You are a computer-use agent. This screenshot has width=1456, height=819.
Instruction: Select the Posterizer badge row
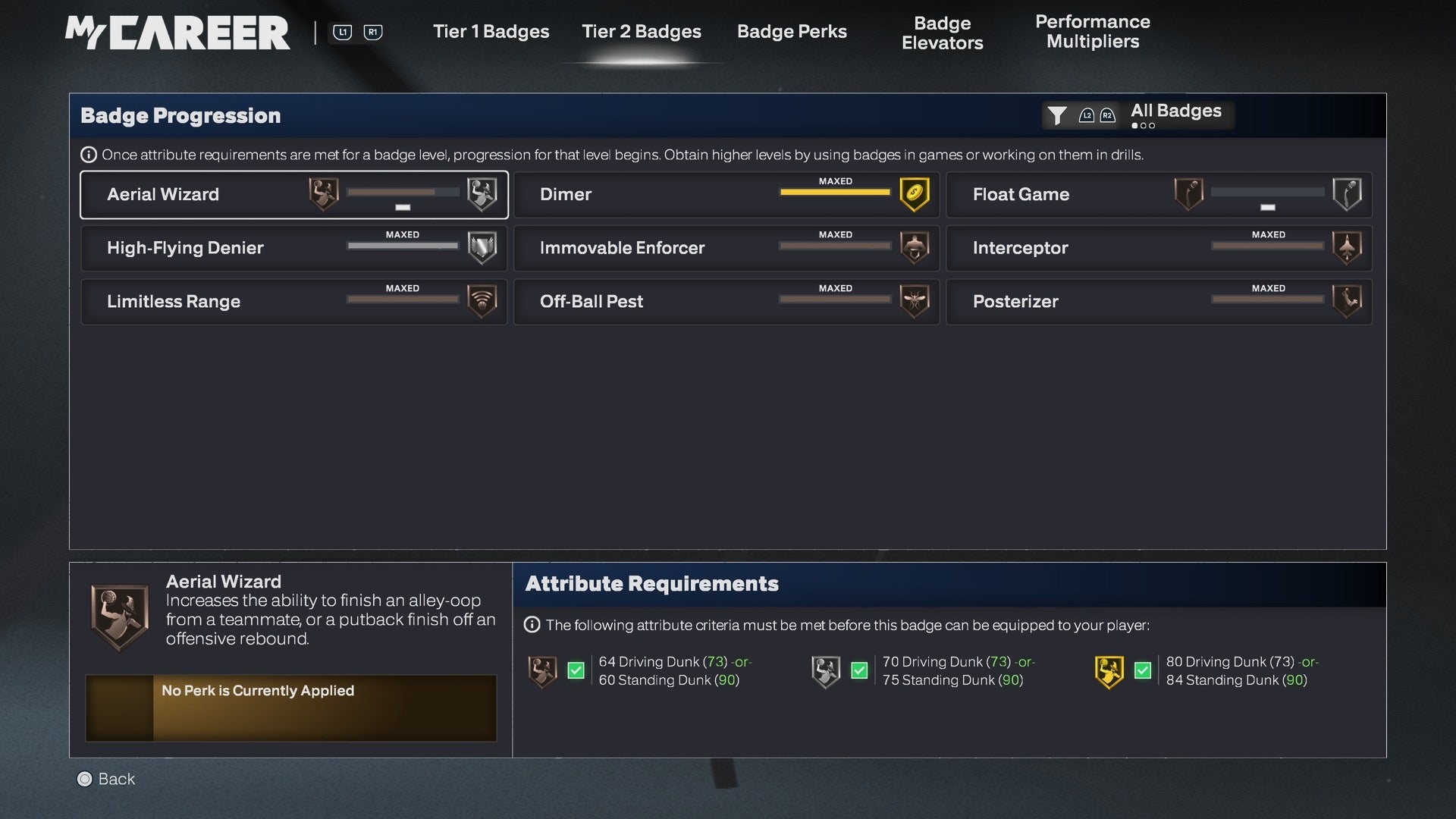tap(1159, 302)
